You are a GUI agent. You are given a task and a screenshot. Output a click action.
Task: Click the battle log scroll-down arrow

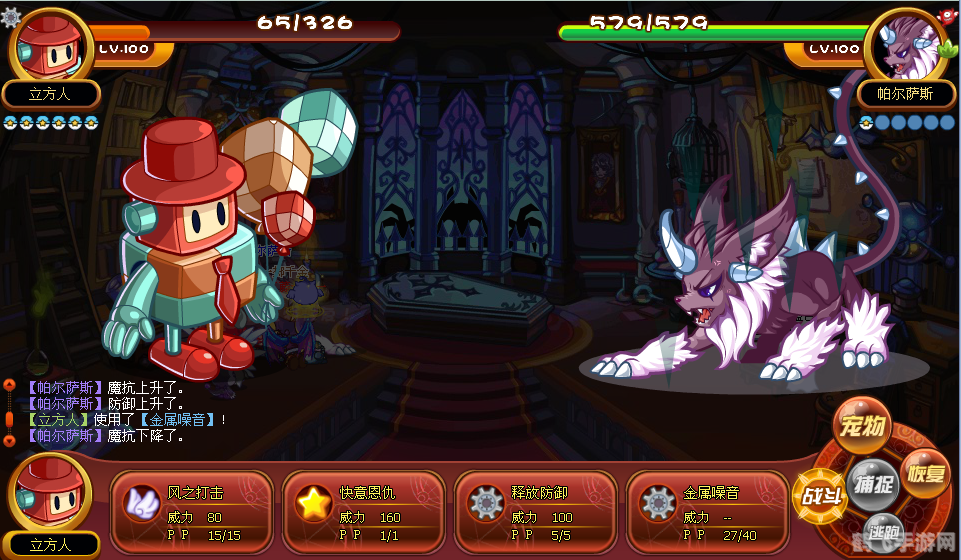pos(9,439)
